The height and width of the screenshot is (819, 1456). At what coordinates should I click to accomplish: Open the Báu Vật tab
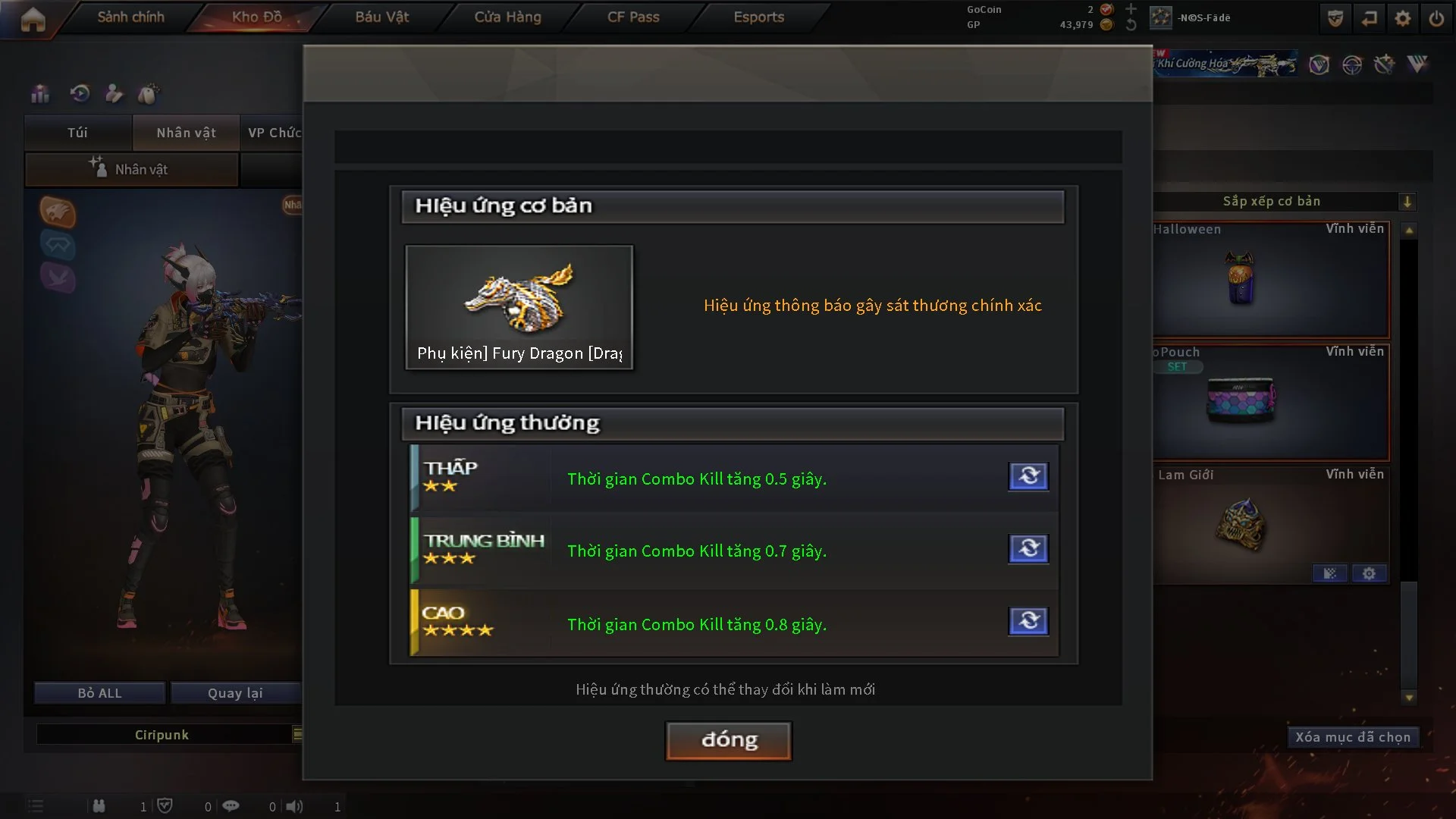pos(381,17)
